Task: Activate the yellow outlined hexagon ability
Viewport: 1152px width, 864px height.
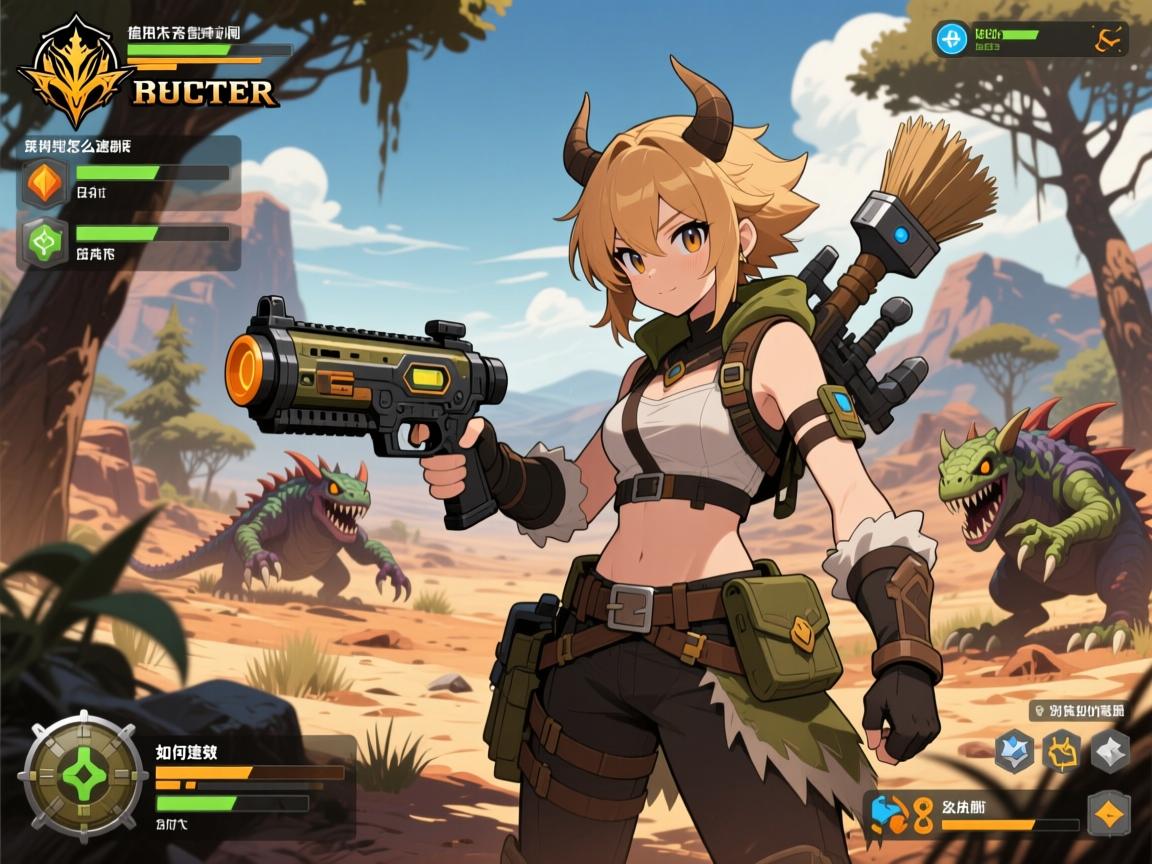Action: [1062, 751]
